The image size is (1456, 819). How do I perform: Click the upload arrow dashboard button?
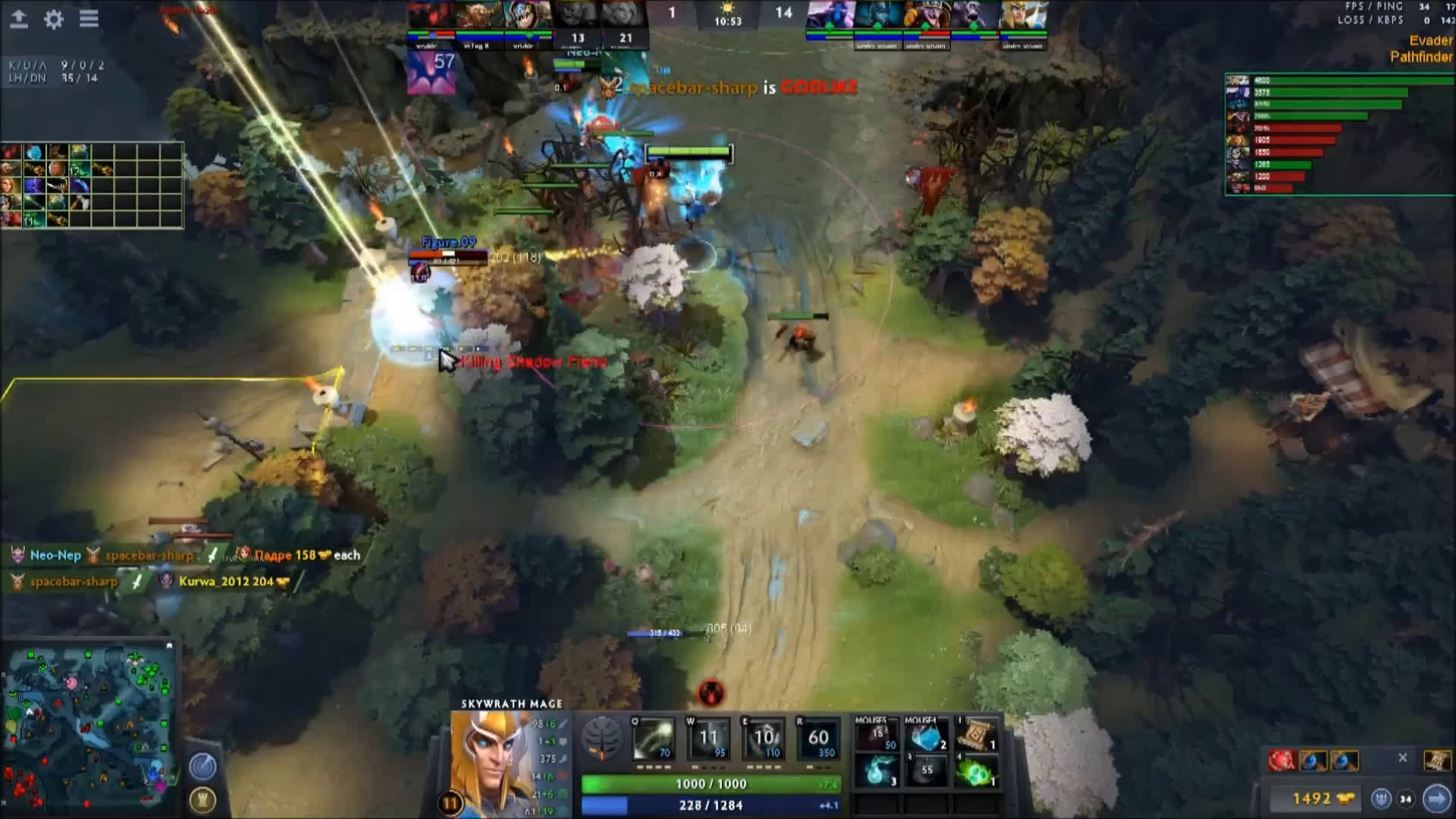[x=19, y=19]
